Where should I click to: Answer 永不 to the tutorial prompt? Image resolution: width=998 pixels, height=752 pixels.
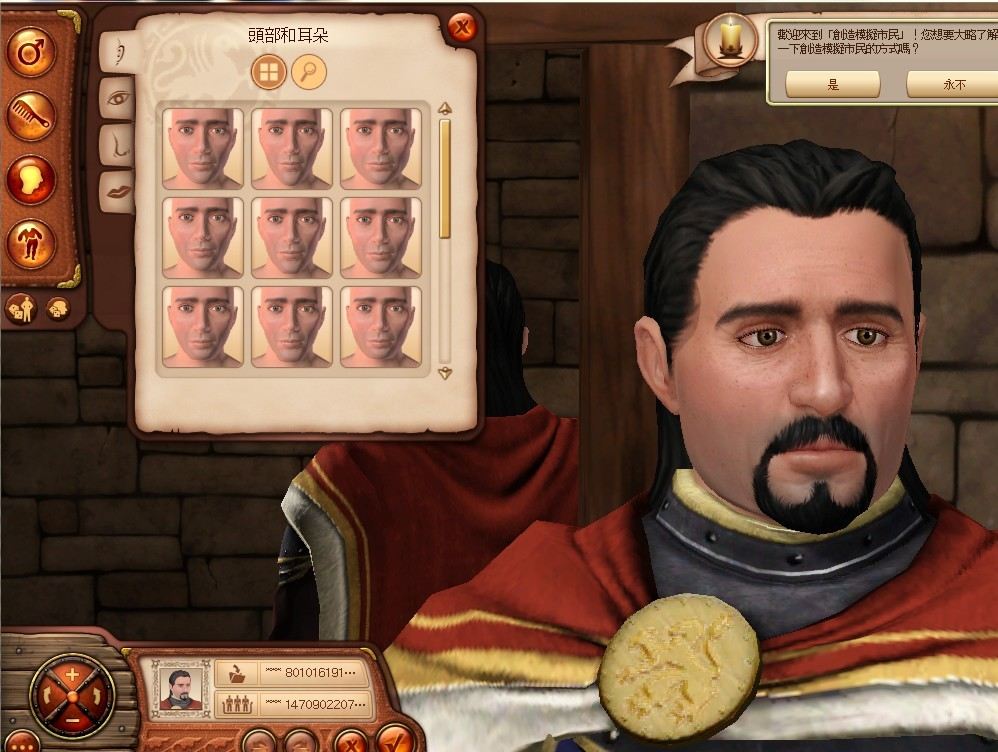[x=952, y=85]
